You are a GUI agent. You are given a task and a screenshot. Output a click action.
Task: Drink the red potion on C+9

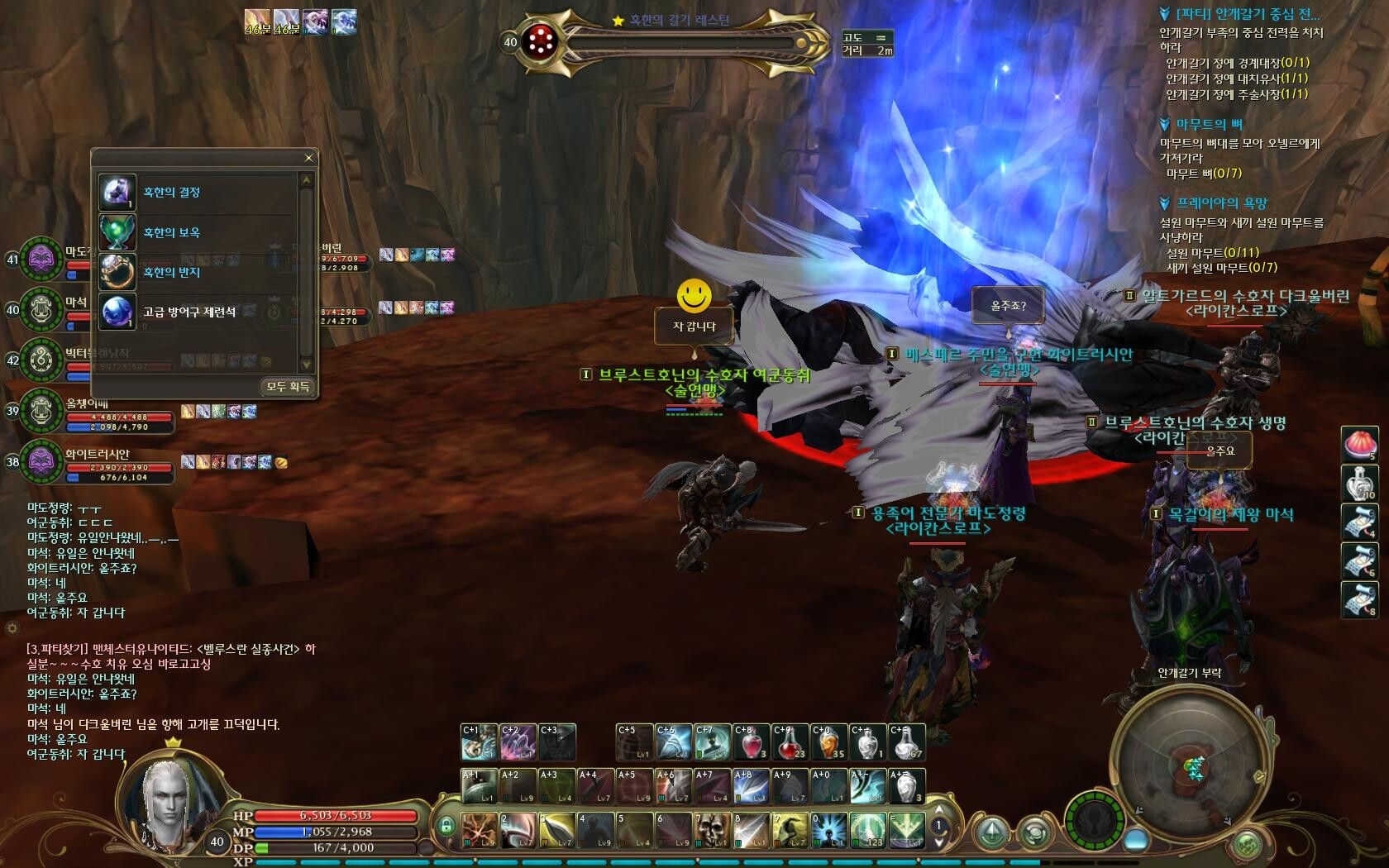[x=790, y=742]
